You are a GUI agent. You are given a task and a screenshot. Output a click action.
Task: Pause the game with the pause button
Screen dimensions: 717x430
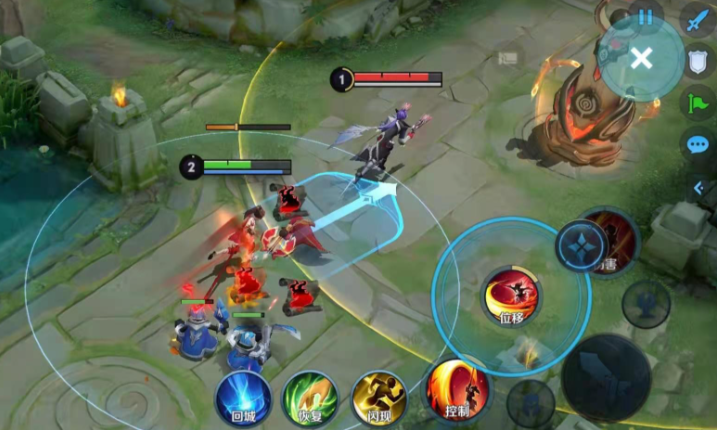[x=645, y=17]
